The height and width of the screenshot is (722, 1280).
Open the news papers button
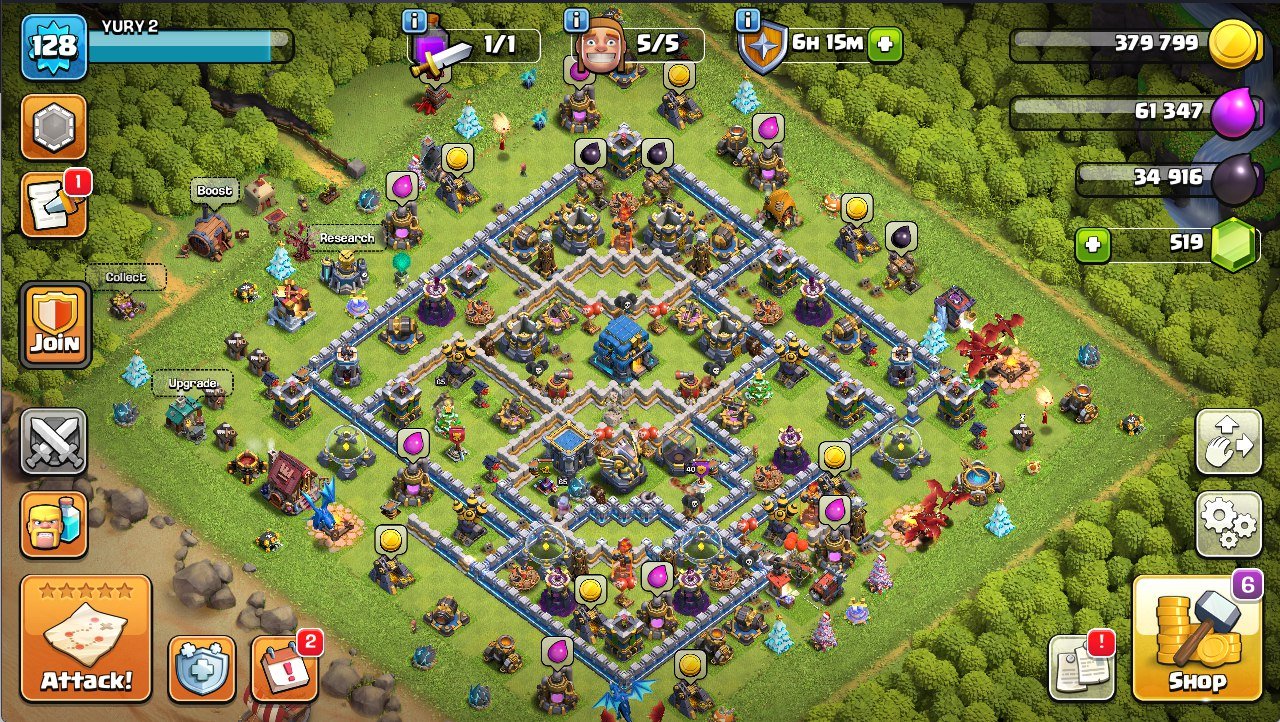[1081, 667]
